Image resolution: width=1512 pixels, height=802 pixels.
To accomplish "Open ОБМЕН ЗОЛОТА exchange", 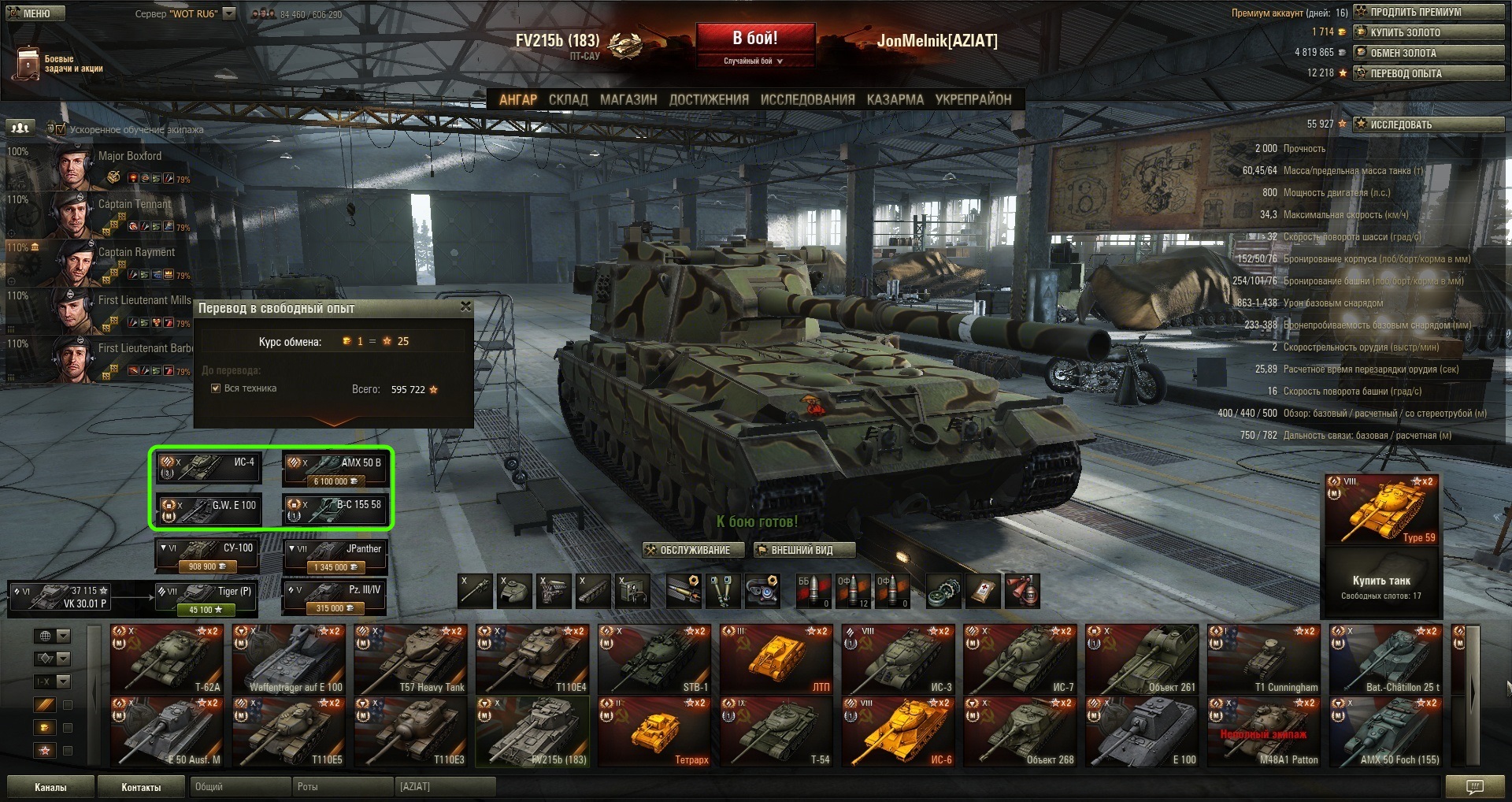I will coord(1428,53).
